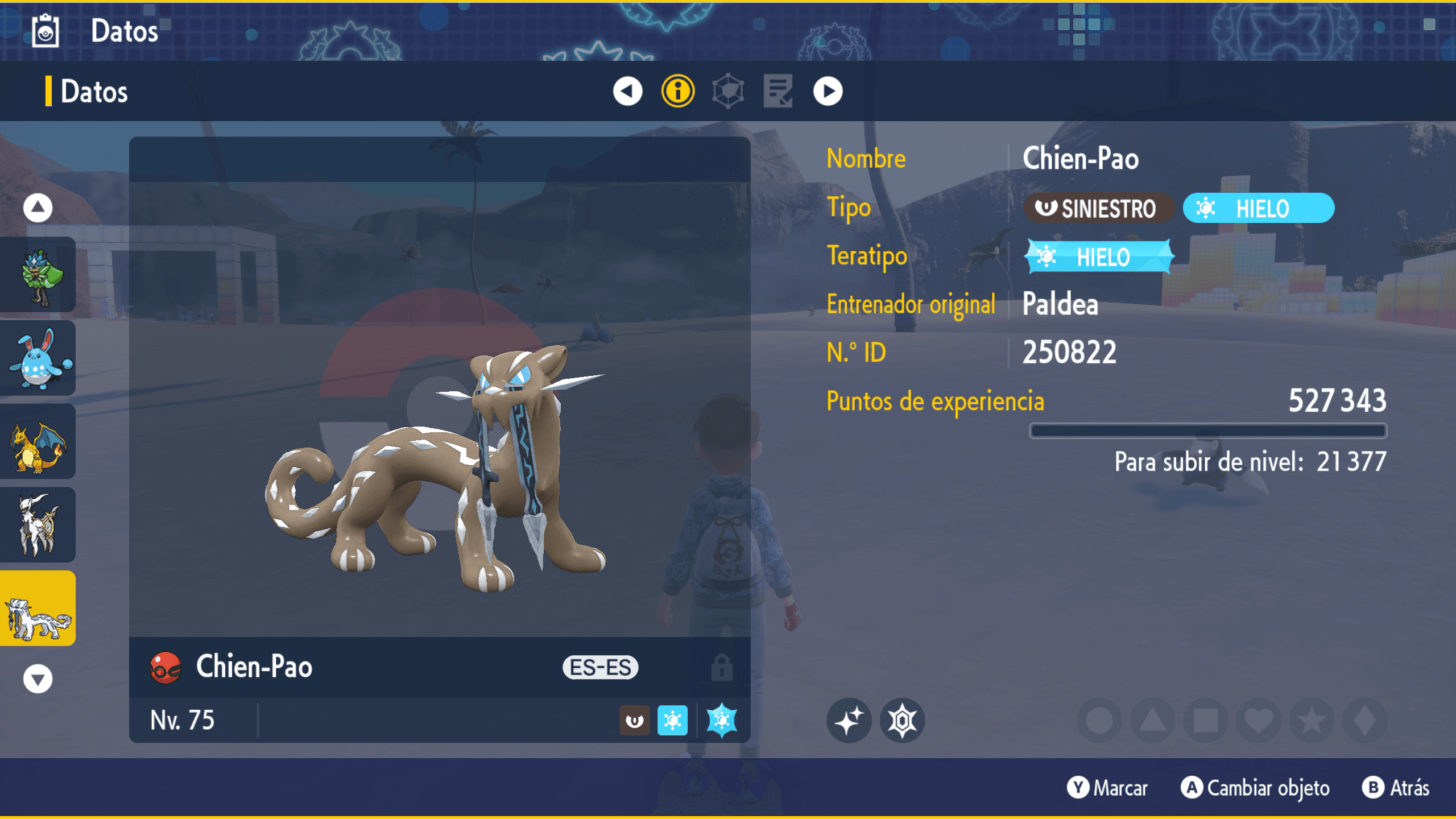Toggle the triangle marking

[1152, 721]
